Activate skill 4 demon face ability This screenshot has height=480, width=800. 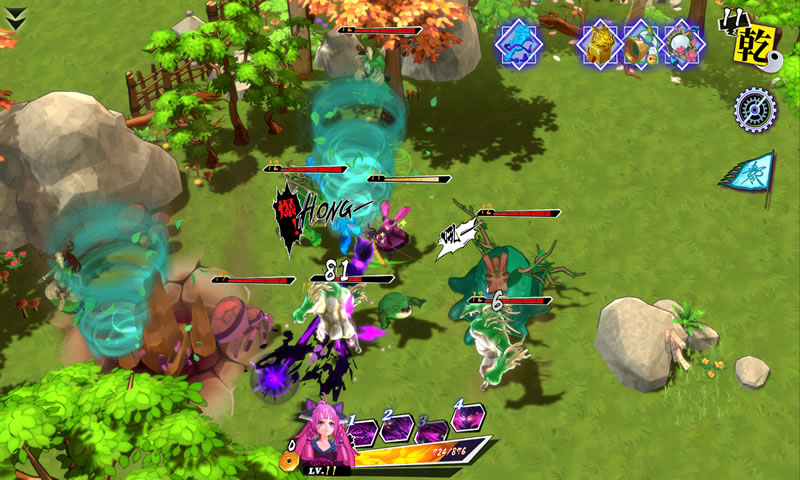[466, 416]
